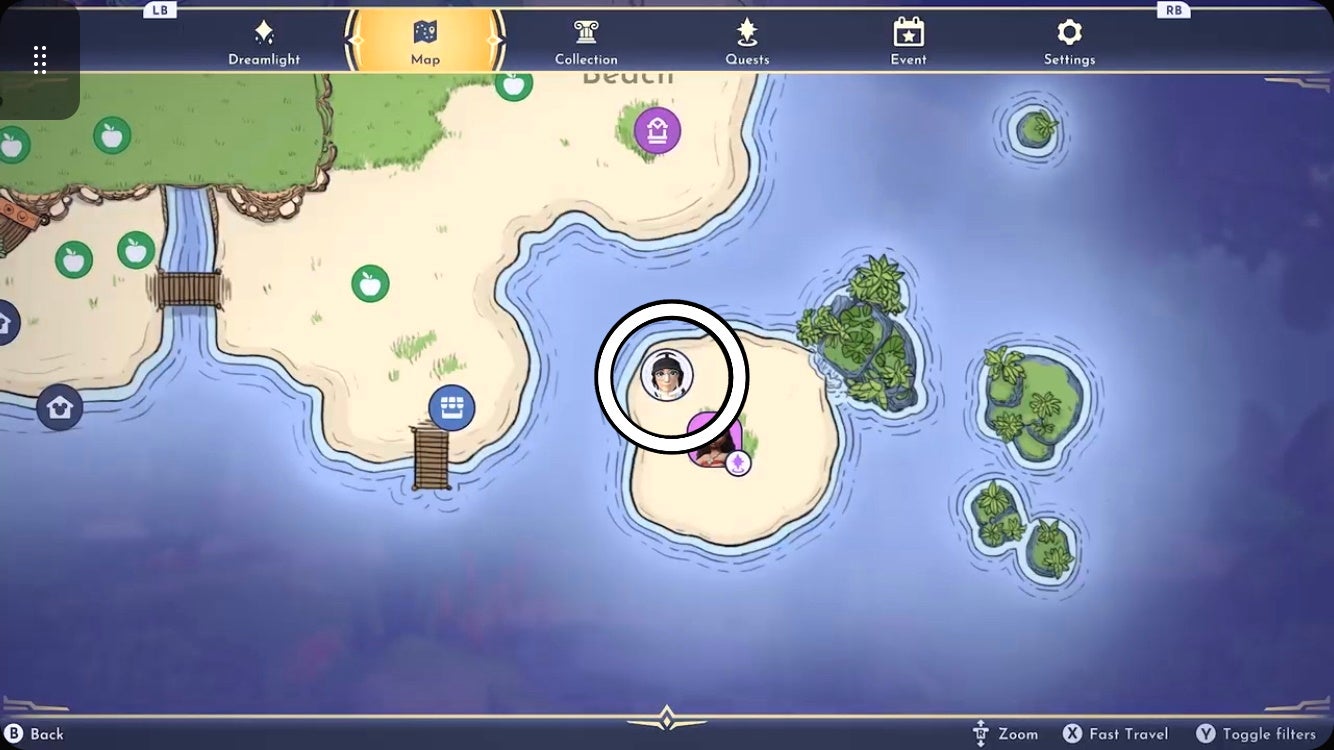1334x750 pixels.
Task: Switch to the Quests tab
Action: [747, 40]
